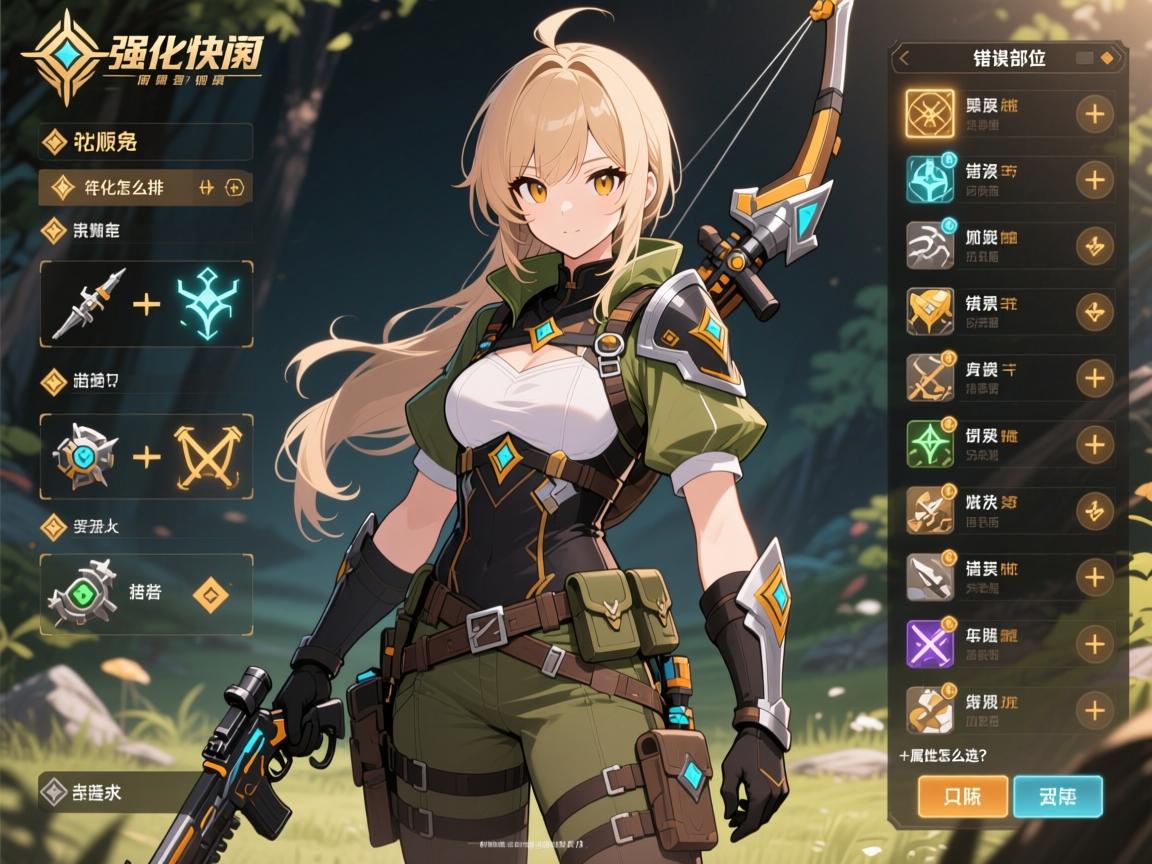This screenshot has height=864, width=1152.
Task: Click the orange diamond icon in the bottom-left slot
Action: click(210, 595)
